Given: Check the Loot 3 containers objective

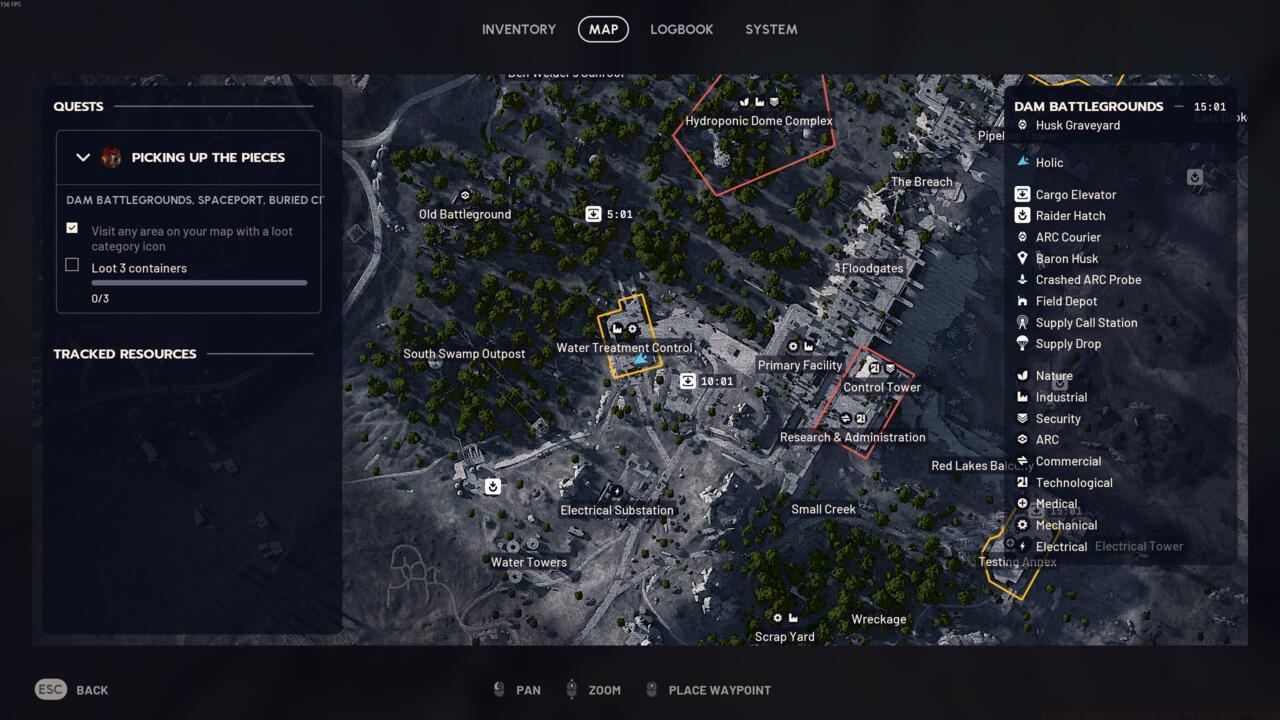Looking at the screenshot, I should pyautogui.click(x=72, y=264).
